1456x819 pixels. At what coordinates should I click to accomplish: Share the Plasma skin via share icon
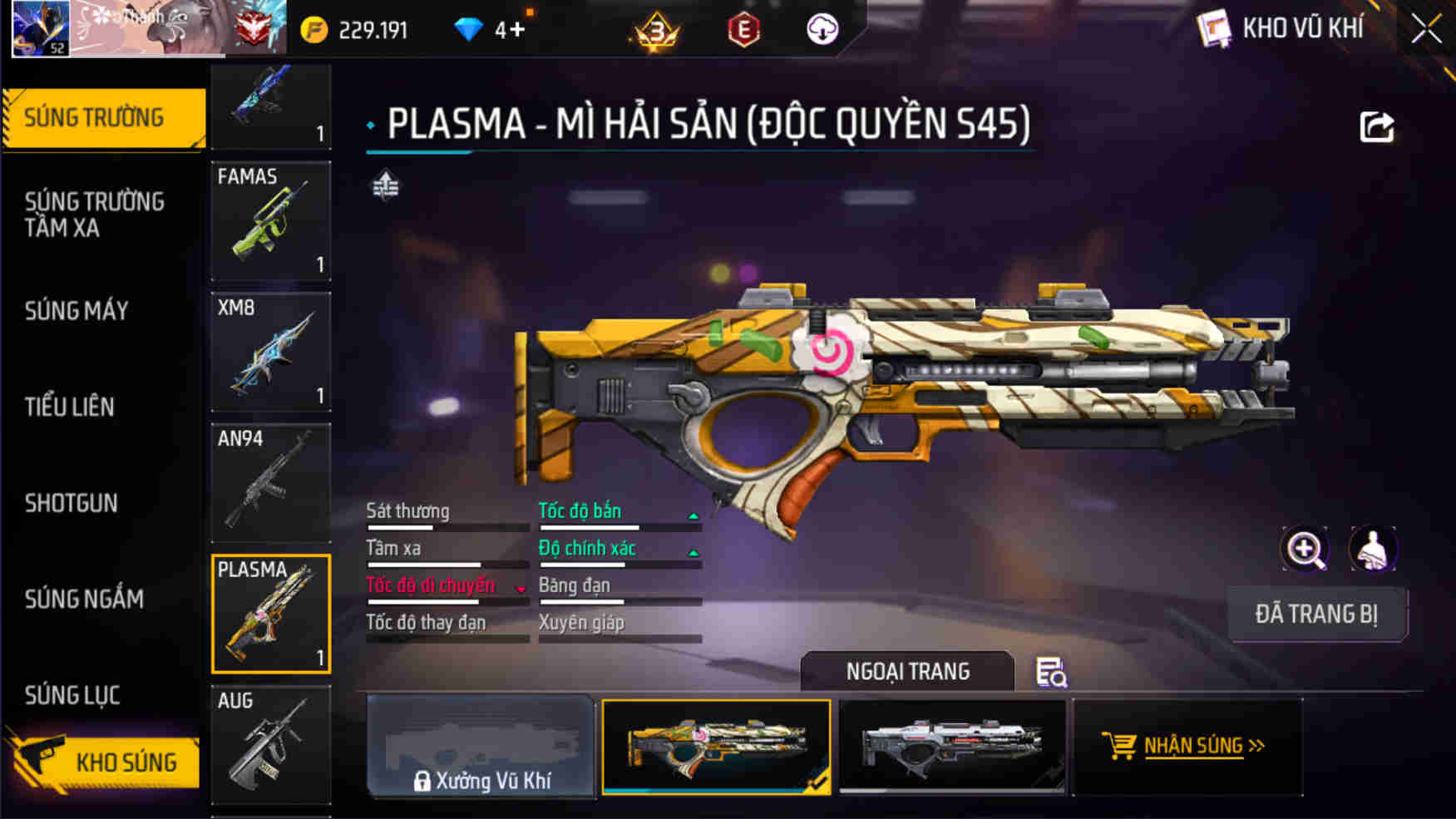click(1376, 127)
